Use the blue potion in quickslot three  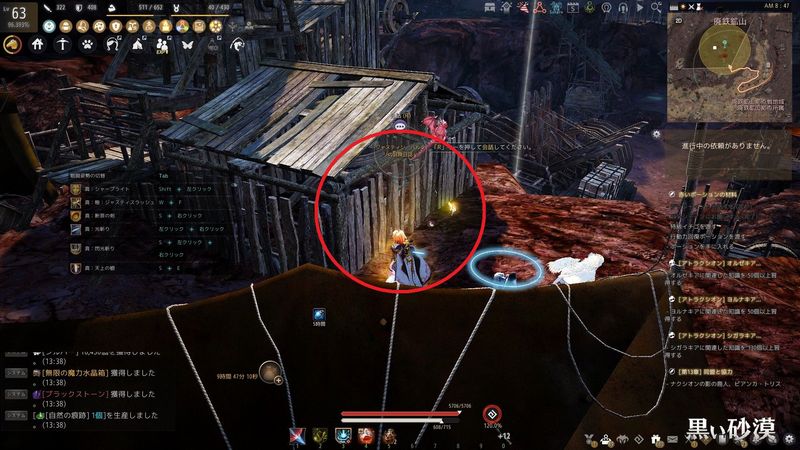point(343,435)
